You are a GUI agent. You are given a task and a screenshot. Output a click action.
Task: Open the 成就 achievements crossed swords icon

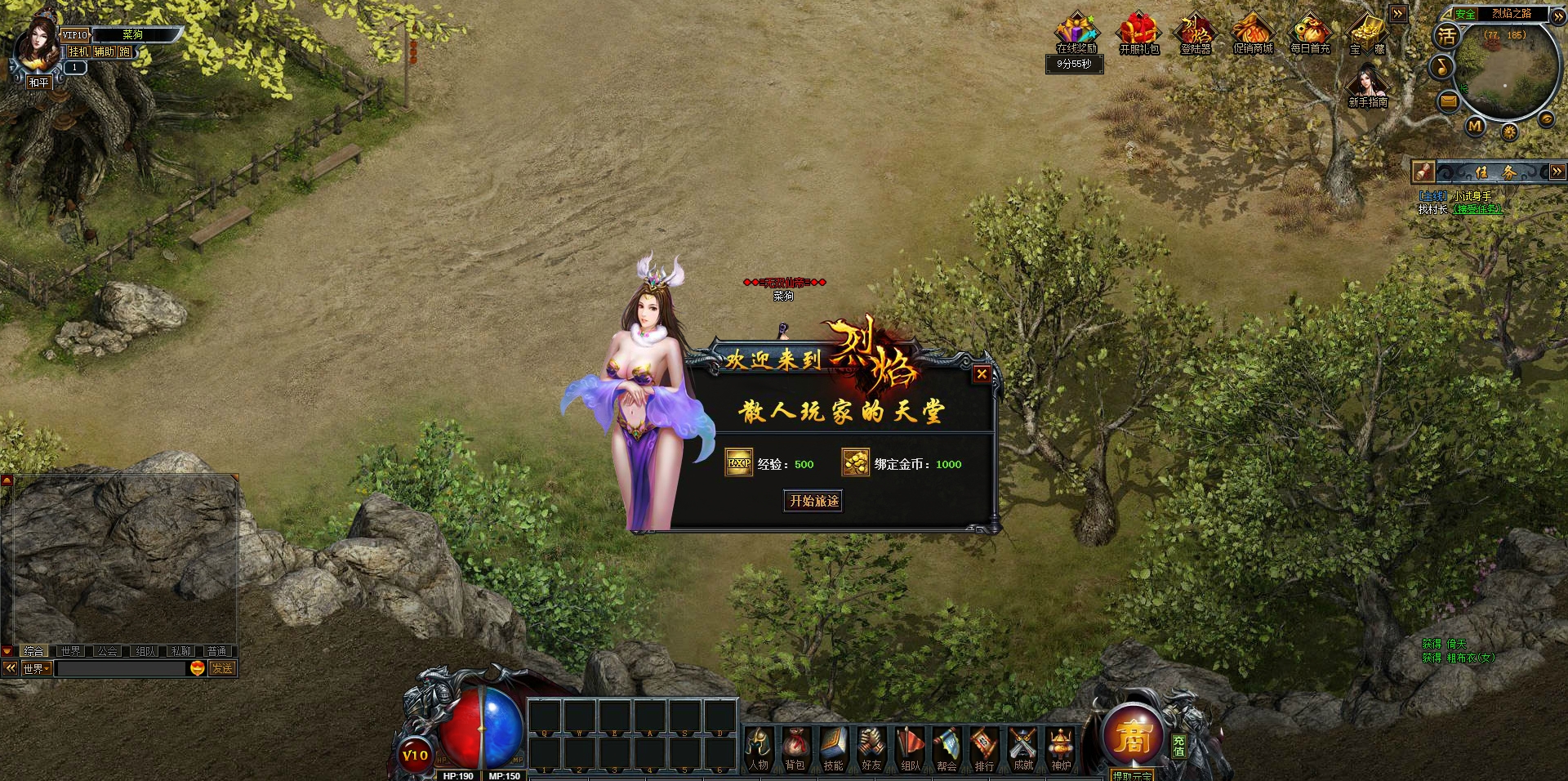(1022, 749)
